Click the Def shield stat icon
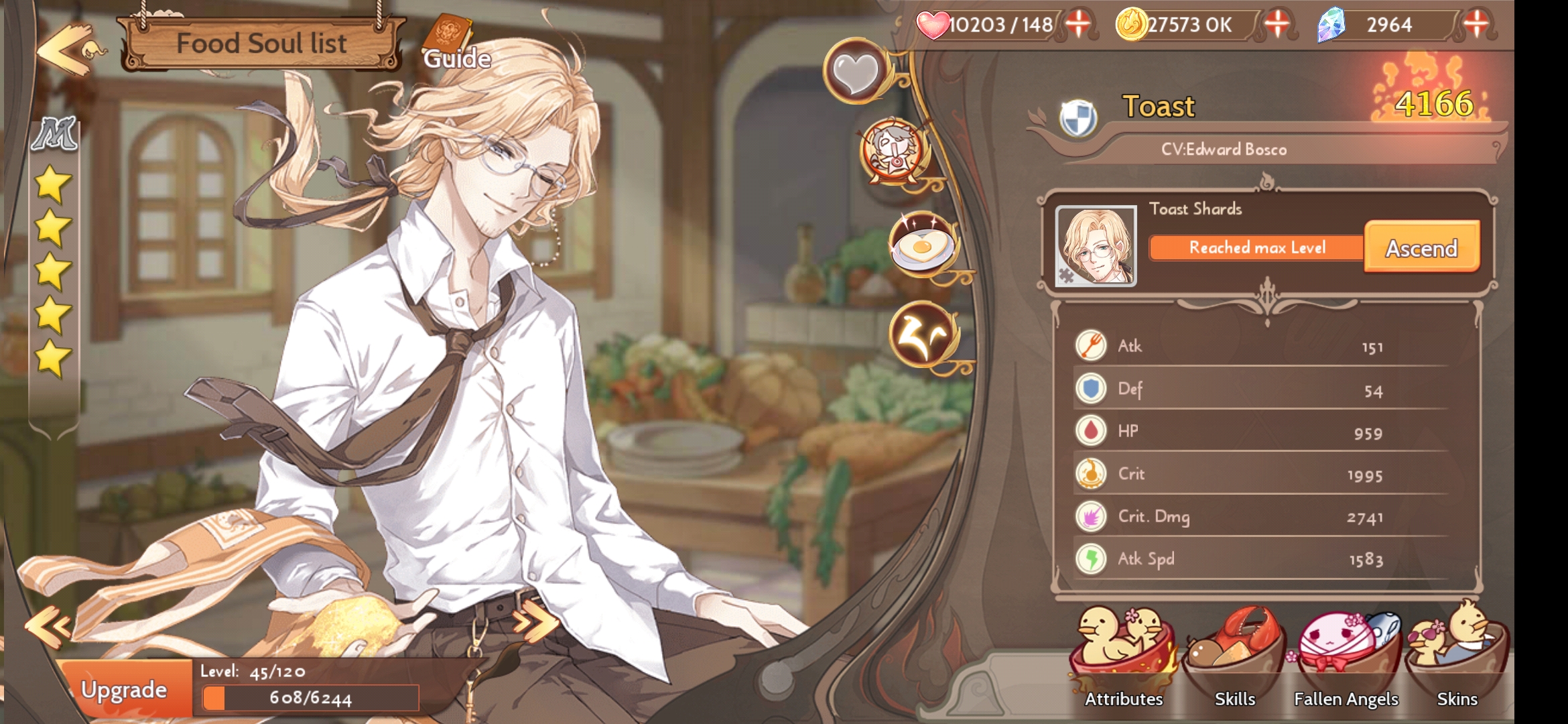The width and height of the screenshot is (1568, 724). click(x=1091, y=389)
